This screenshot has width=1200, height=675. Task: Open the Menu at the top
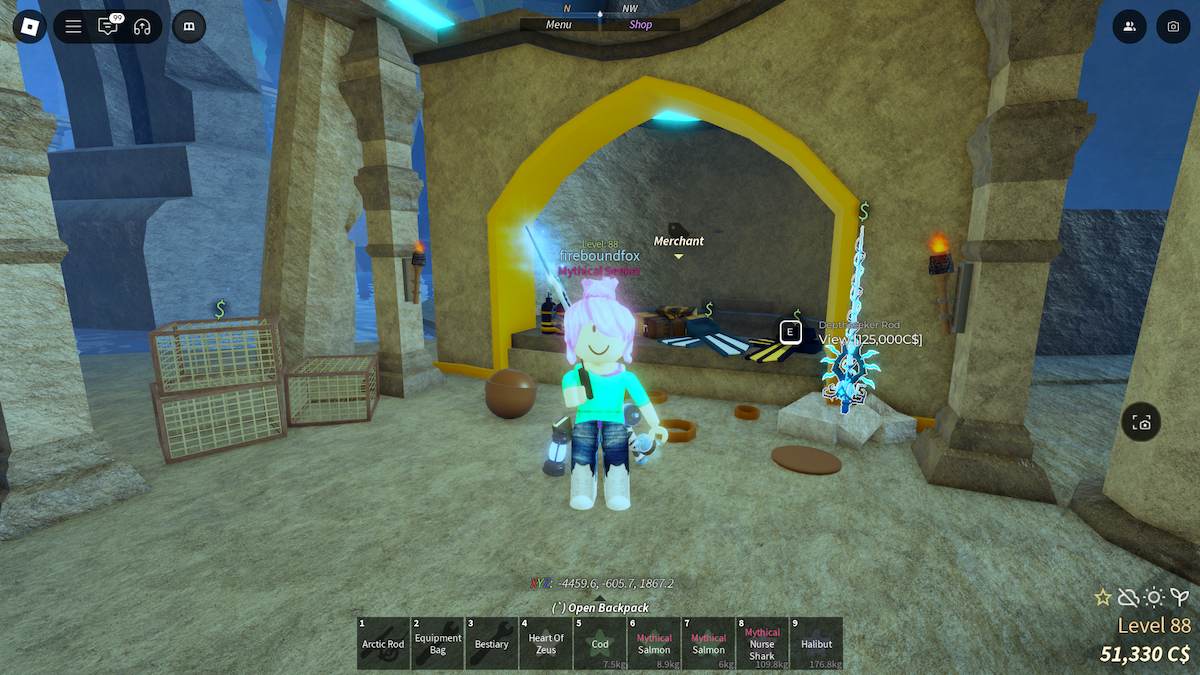pyautogui.click(x=559, y=25)
